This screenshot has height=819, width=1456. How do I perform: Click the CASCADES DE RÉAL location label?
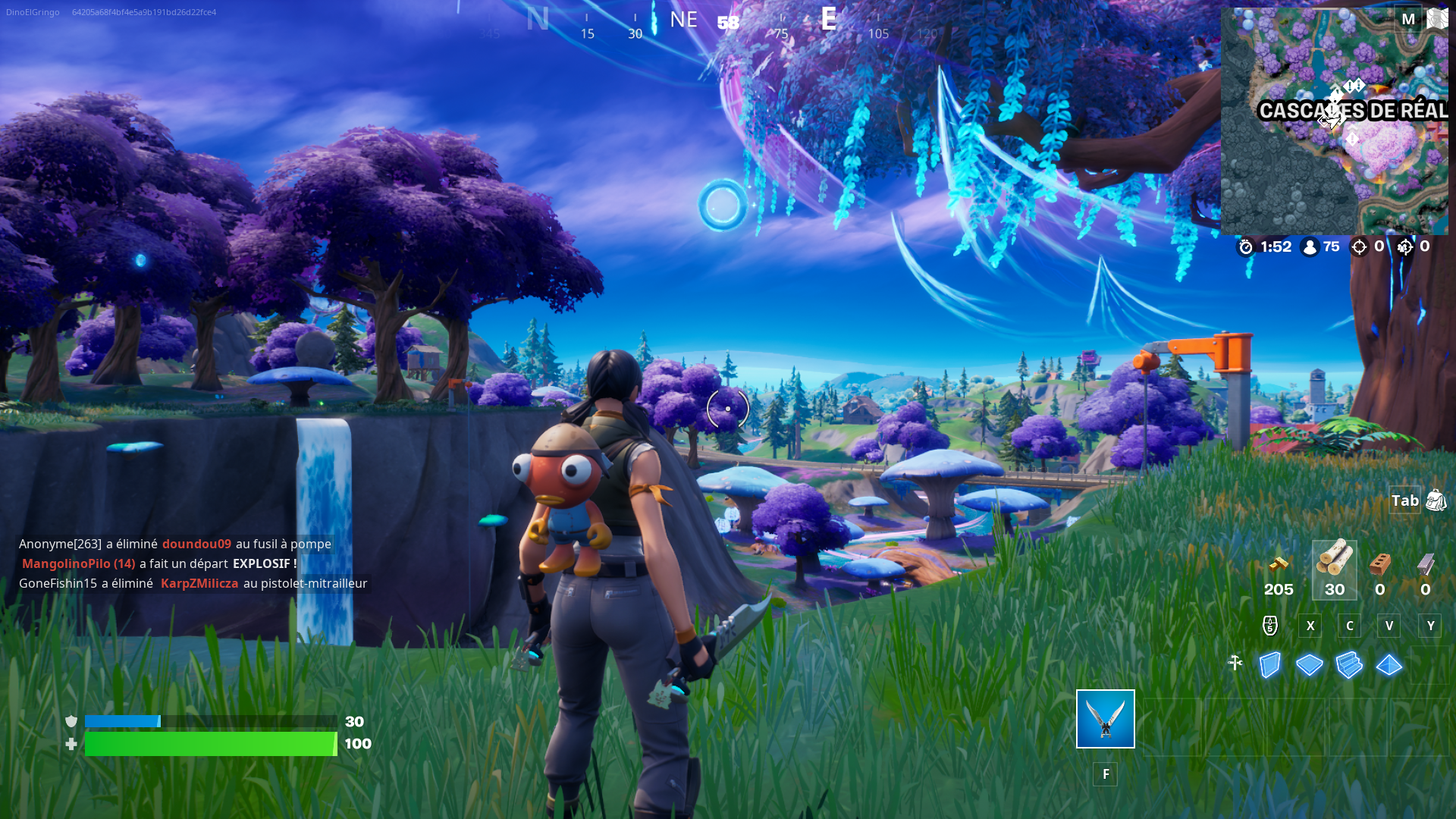click(1354, 111)
